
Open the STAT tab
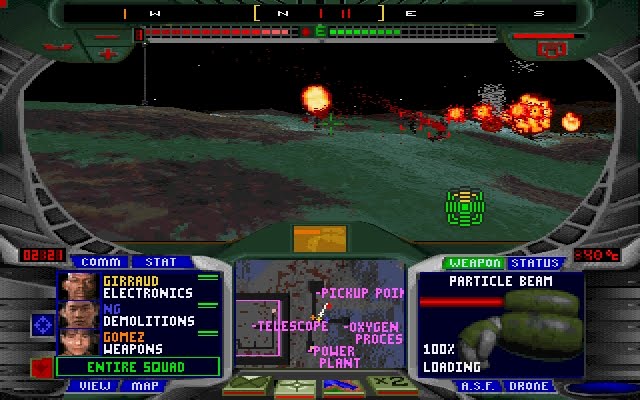pyautogui.click(x=155, y=262)
